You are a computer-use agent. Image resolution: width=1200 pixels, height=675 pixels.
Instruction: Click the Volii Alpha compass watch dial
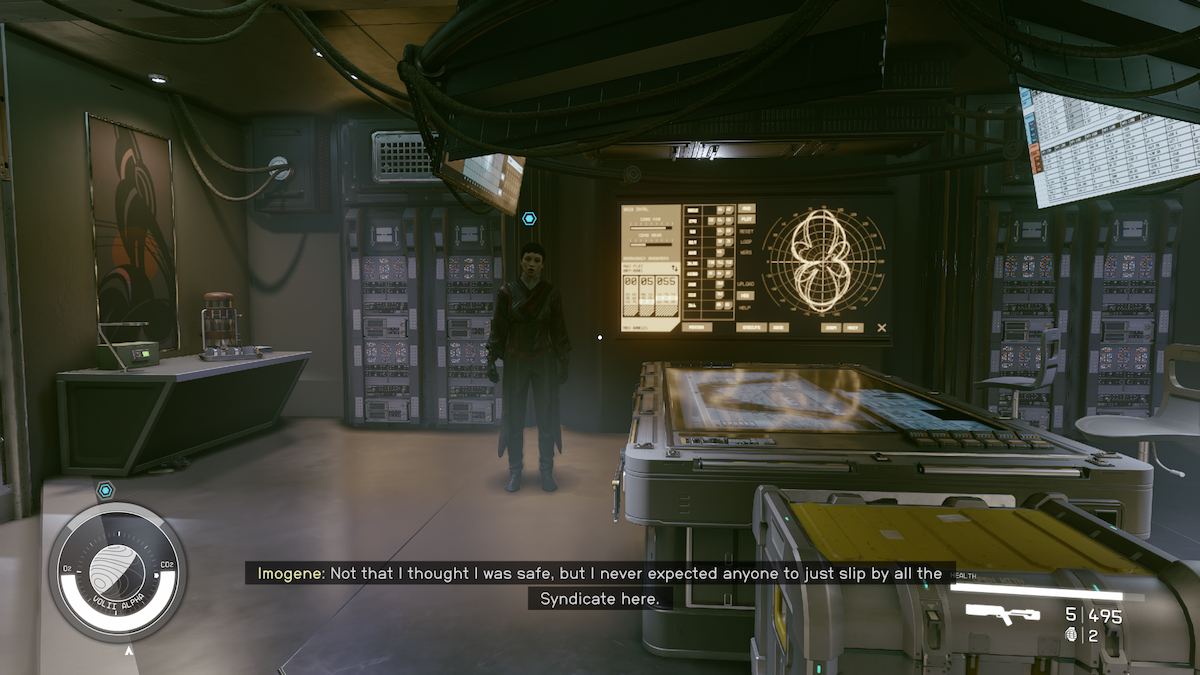[x=117, y=572]
